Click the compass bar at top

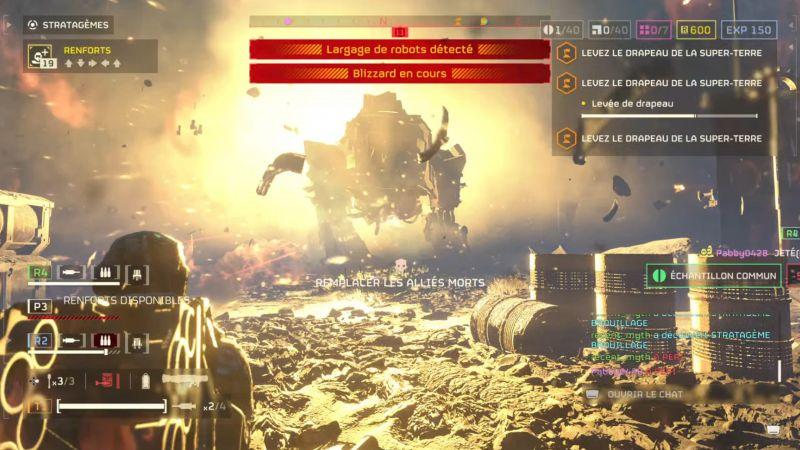(399, 20)
